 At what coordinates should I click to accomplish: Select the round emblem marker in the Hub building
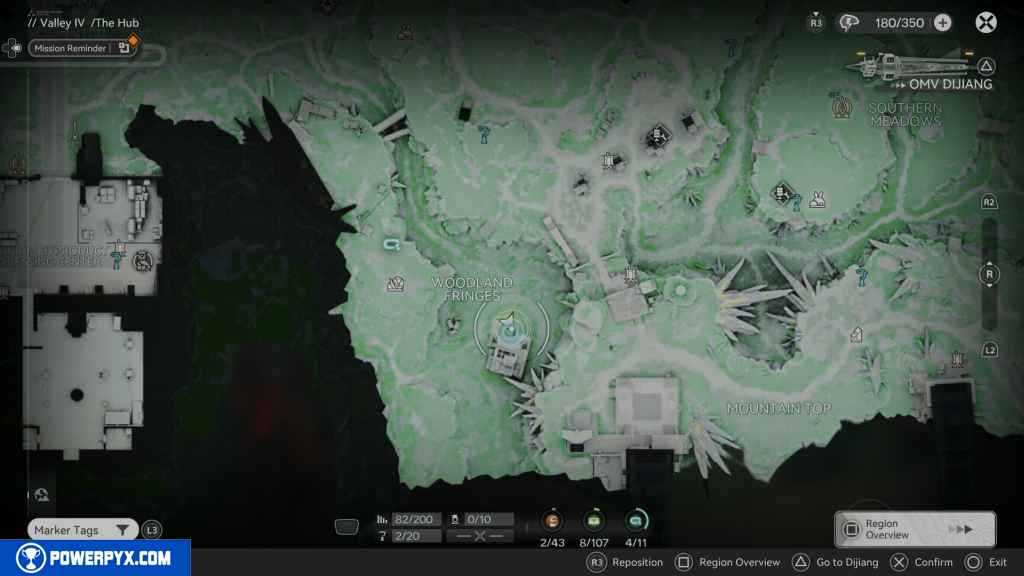pyautogui.click(x=143, y=261)
